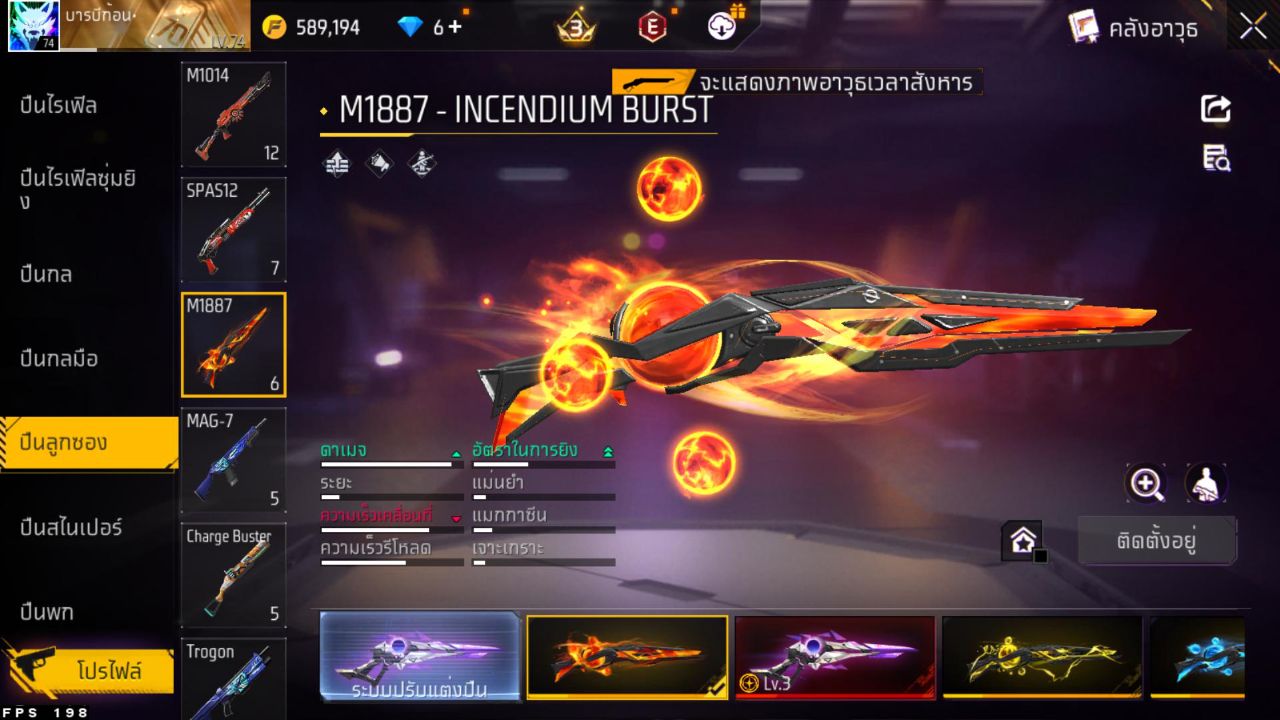
Task: Switch to the sniper rifle category
Action: pos(70,527)
